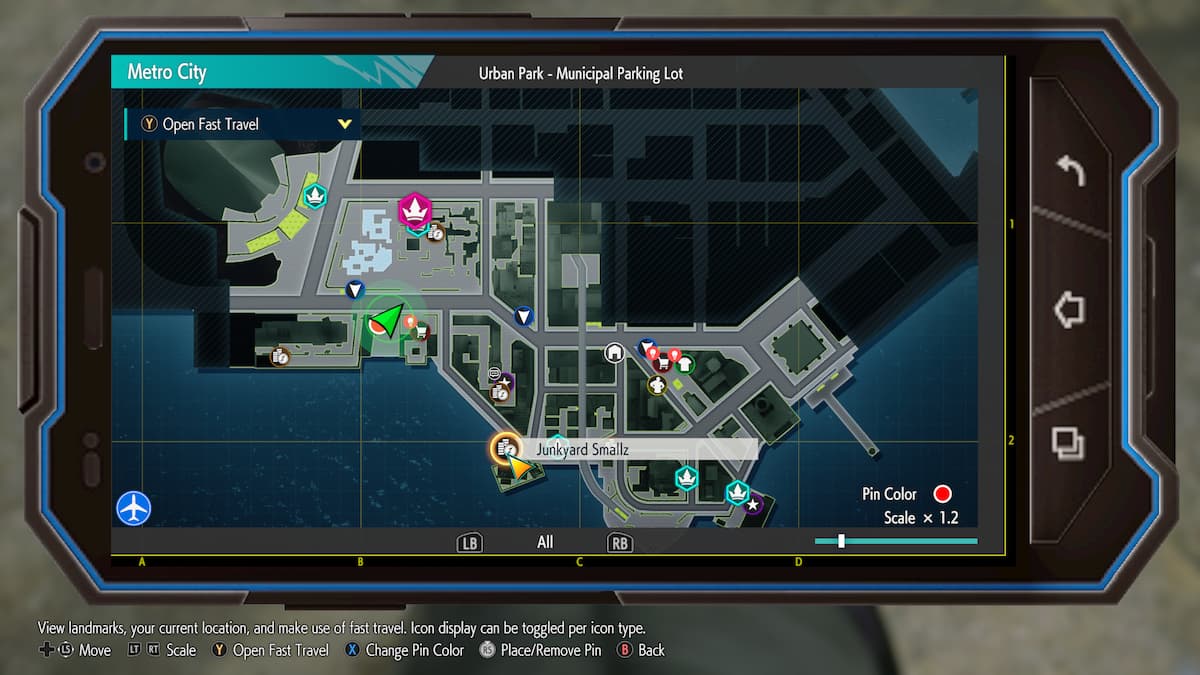Tap the phone's home arrow button
1200x675 pixels.
pos(1070,309)
